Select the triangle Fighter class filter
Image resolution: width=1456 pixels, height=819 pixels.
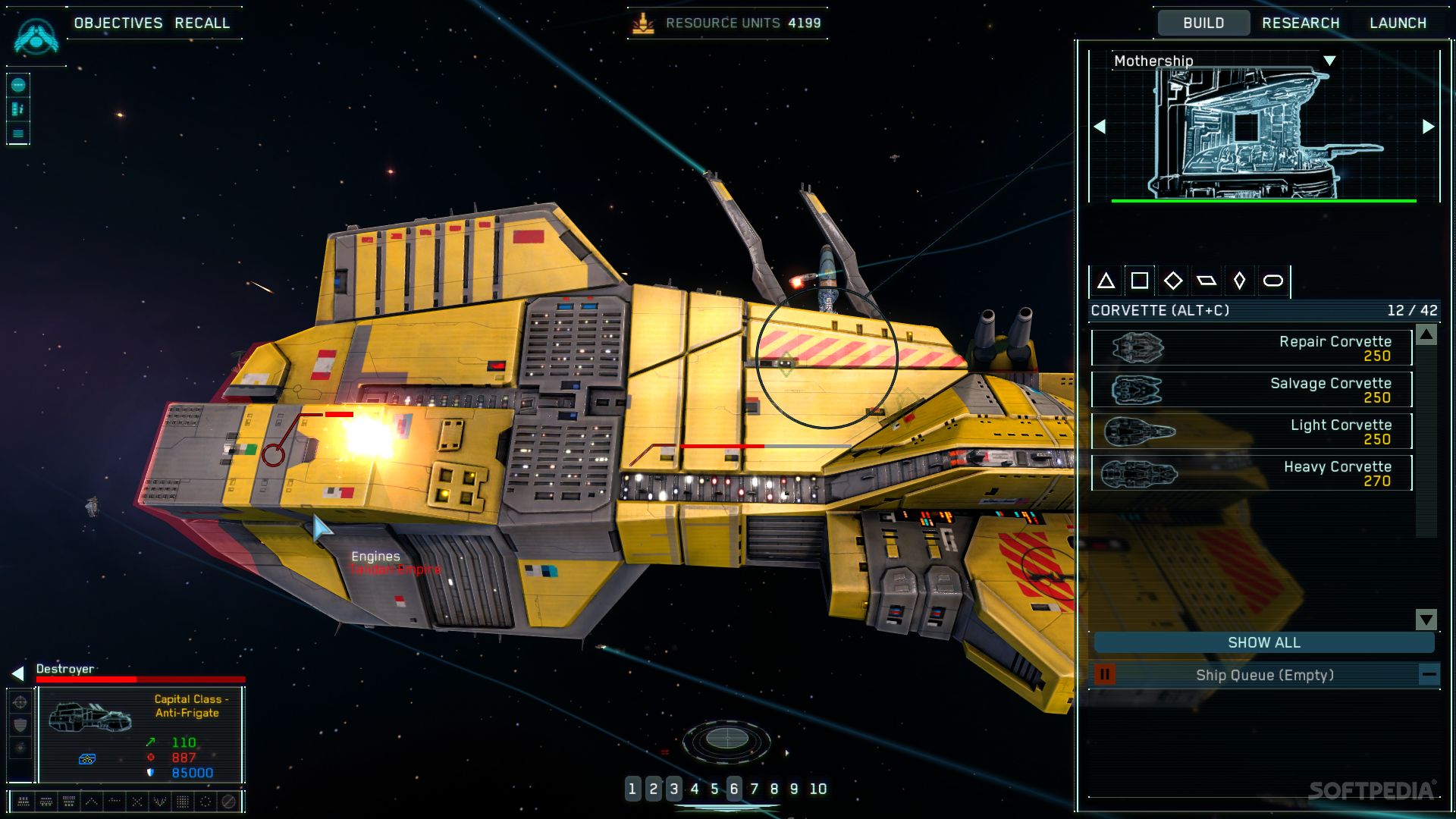tap(1106, 281)
